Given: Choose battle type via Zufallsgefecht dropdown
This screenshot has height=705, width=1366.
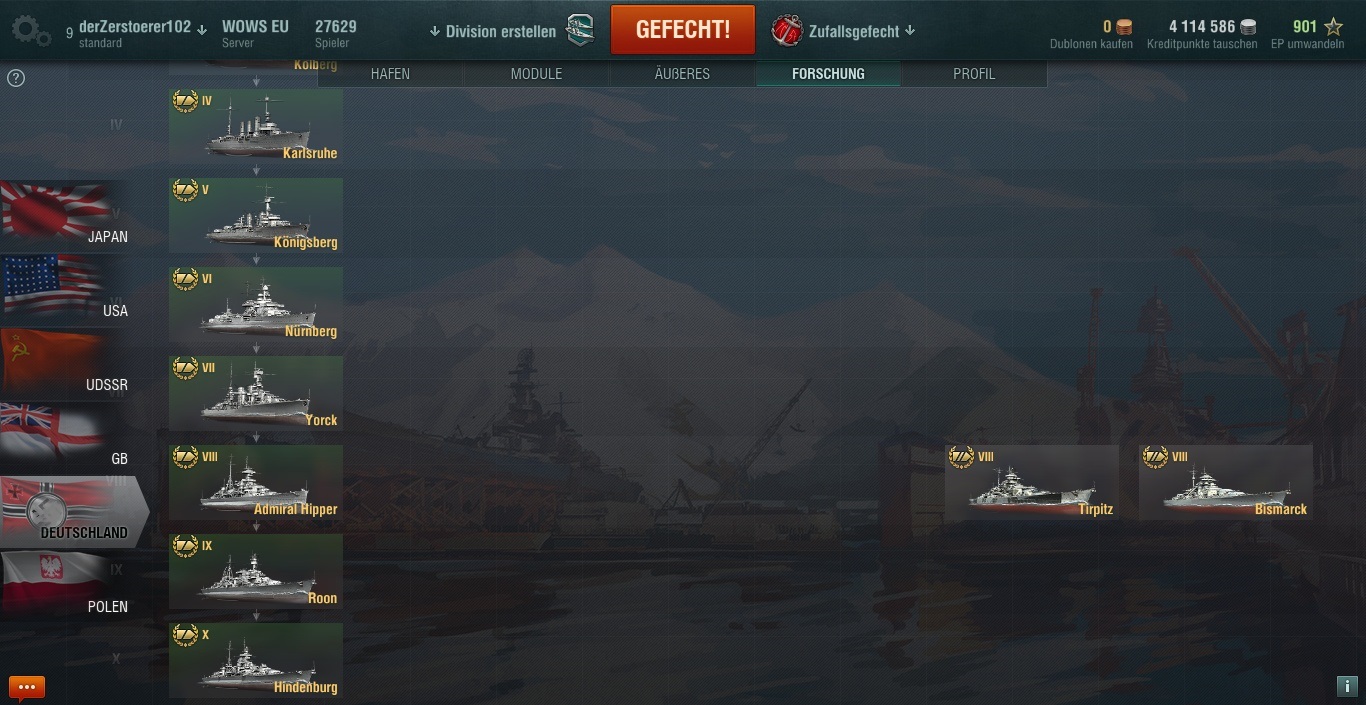Looking at the screenshot, I should [844, 31].
